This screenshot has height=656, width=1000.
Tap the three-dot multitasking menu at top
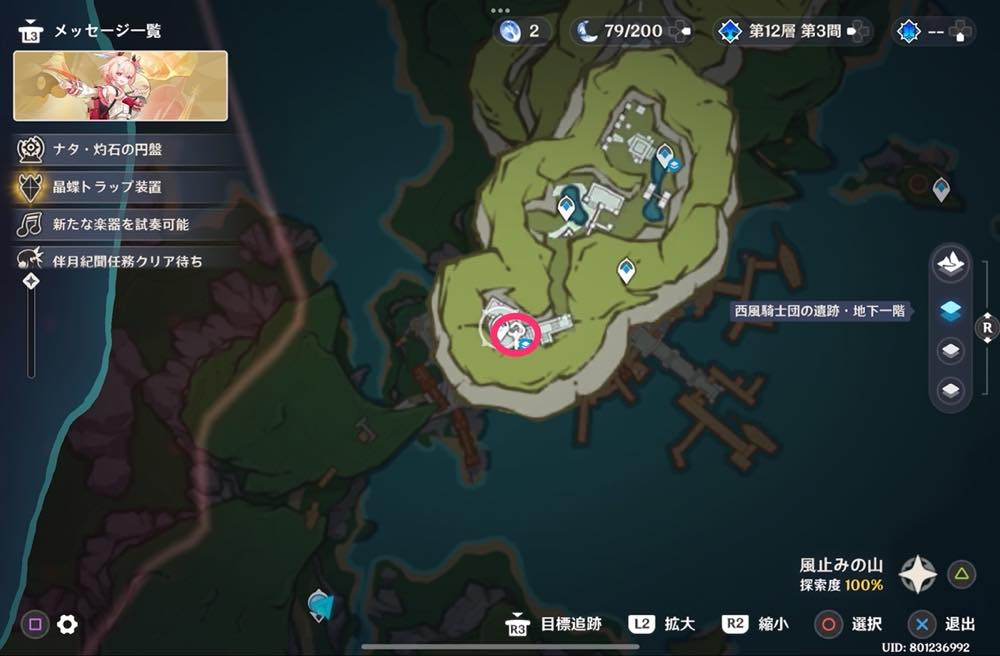pyautogui.click(x=500, y=10)
